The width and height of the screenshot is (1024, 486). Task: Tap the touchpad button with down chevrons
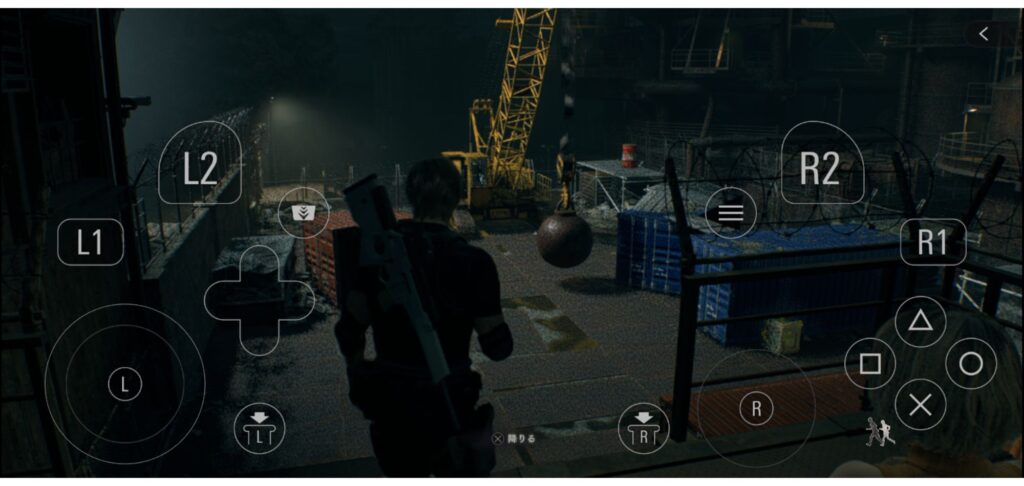(303, 213)
